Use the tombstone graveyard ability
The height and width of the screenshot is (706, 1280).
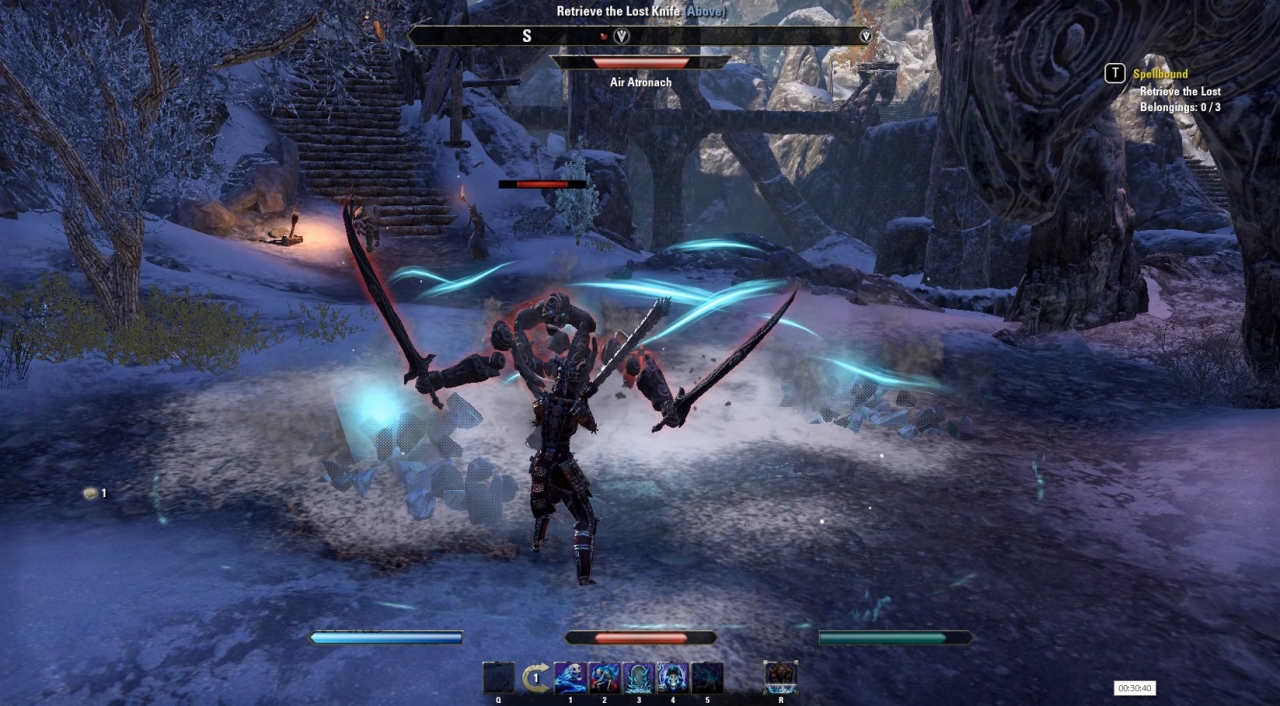pos(638,677)
